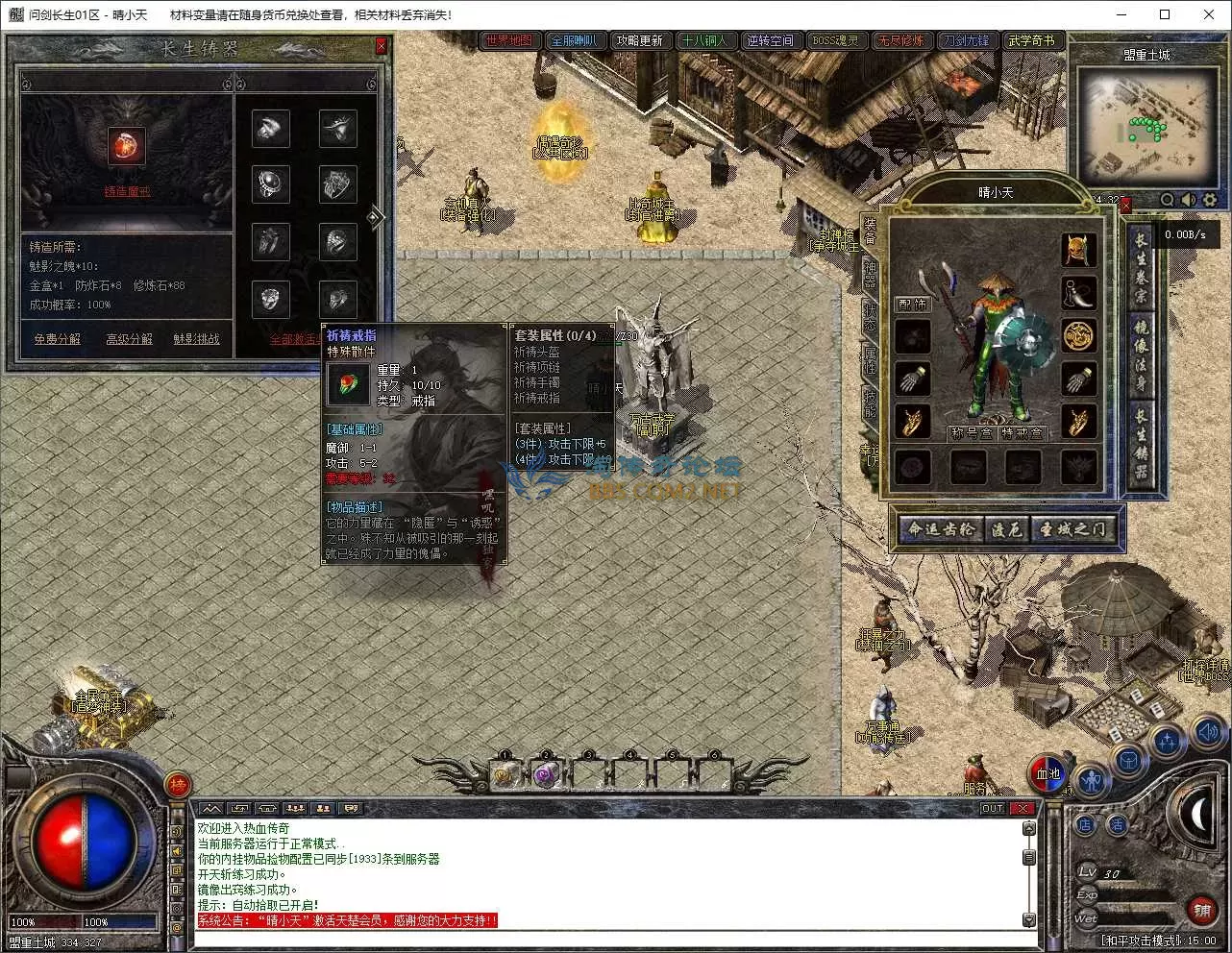1232x953 pixels.
Task: Click the 铸造魔戒 red ring icon
Action: pos(126,146)
